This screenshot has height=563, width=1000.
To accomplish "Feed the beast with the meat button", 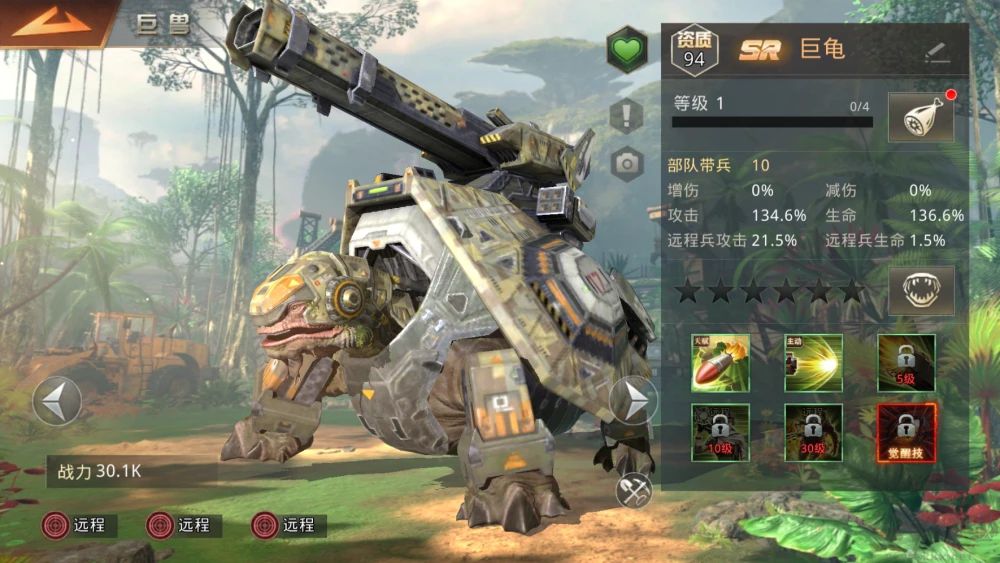I will 920,118.
